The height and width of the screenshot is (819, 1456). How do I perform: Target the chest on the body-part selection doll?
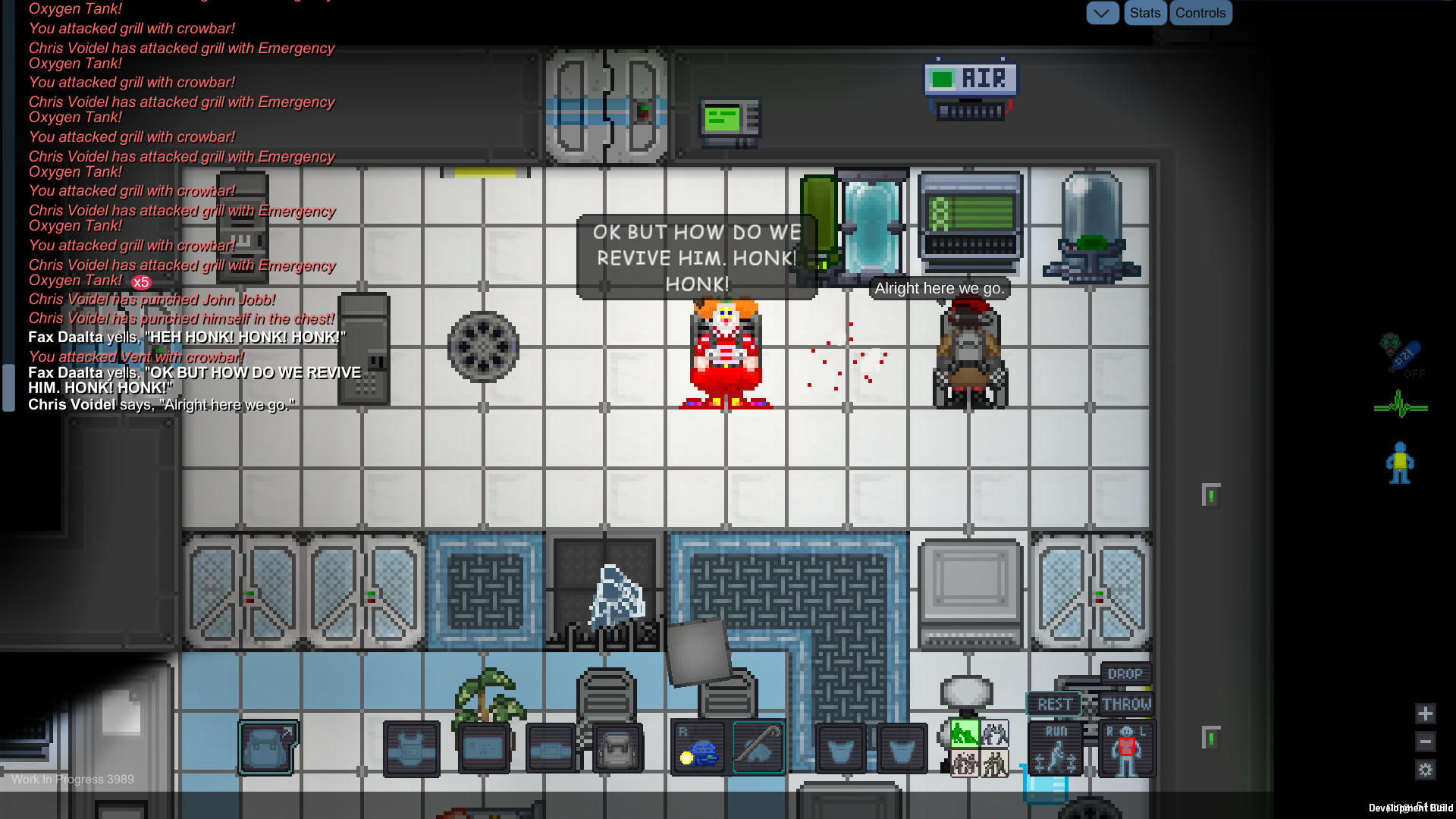click(1128, 745)
